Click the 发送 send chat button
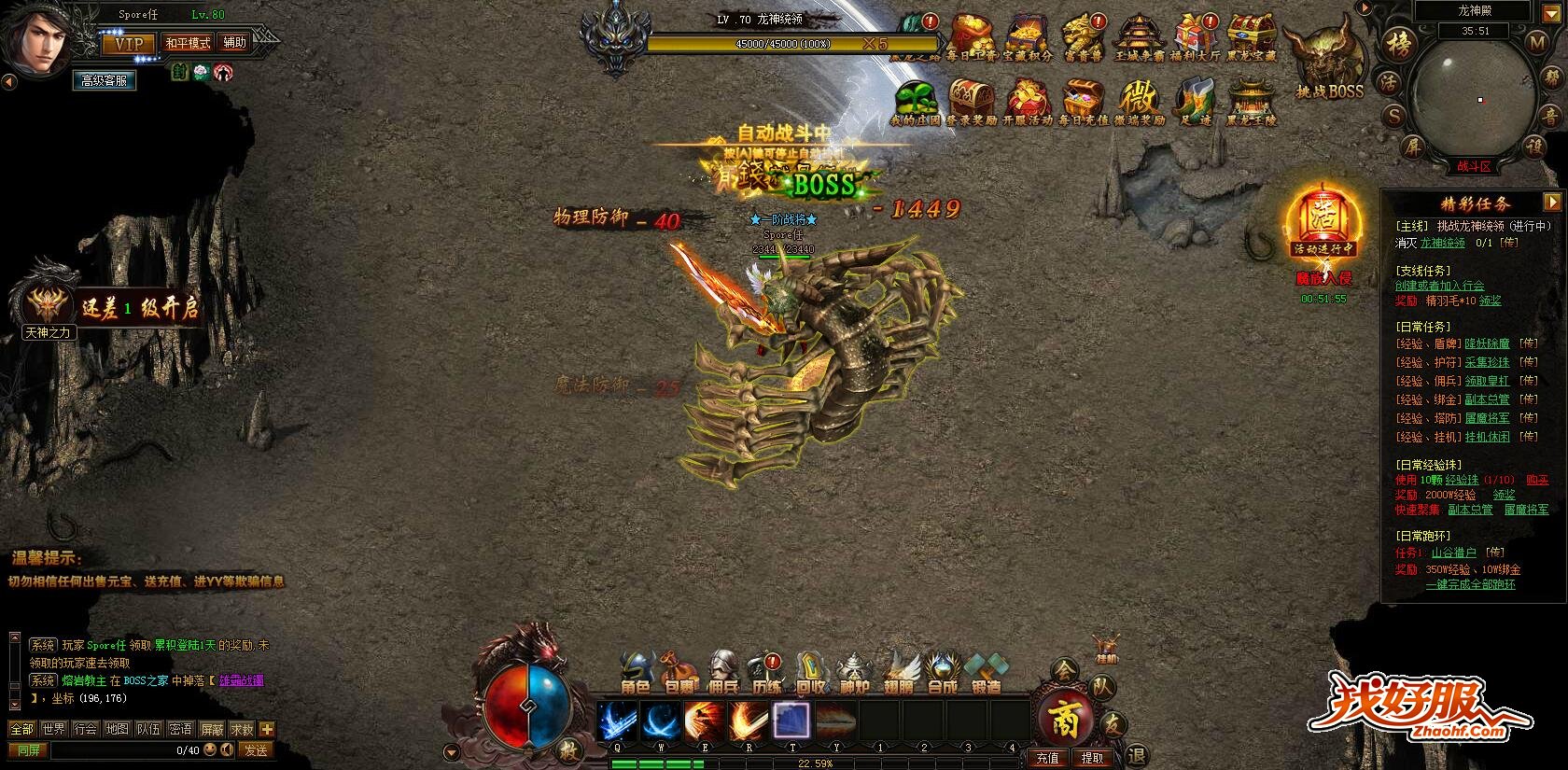 [x=255, y=749]
